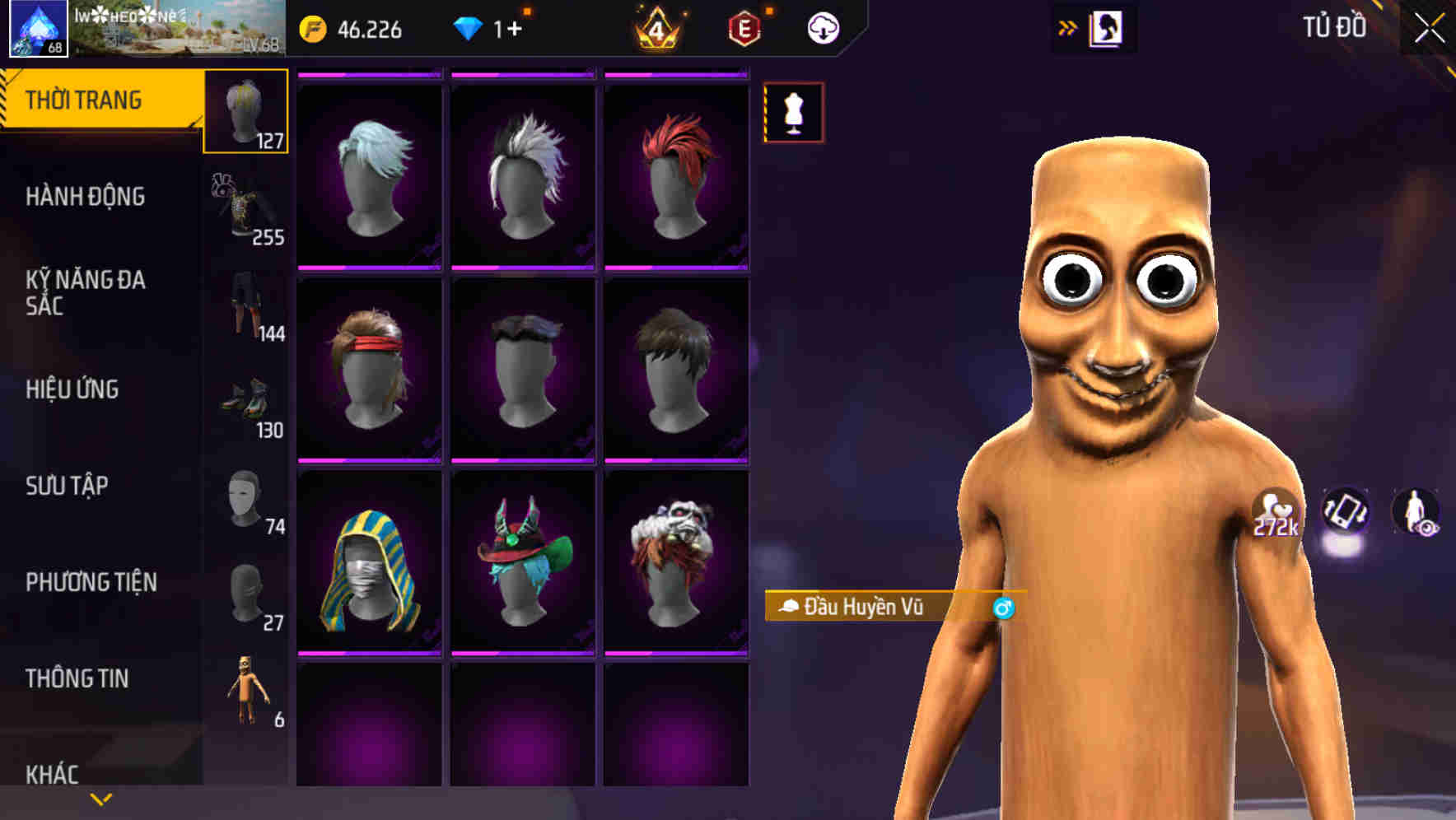Screen dimensions: 1456x820
Task: Expand the sidebar with the bottom down chevron
Action: click(101, 797)
